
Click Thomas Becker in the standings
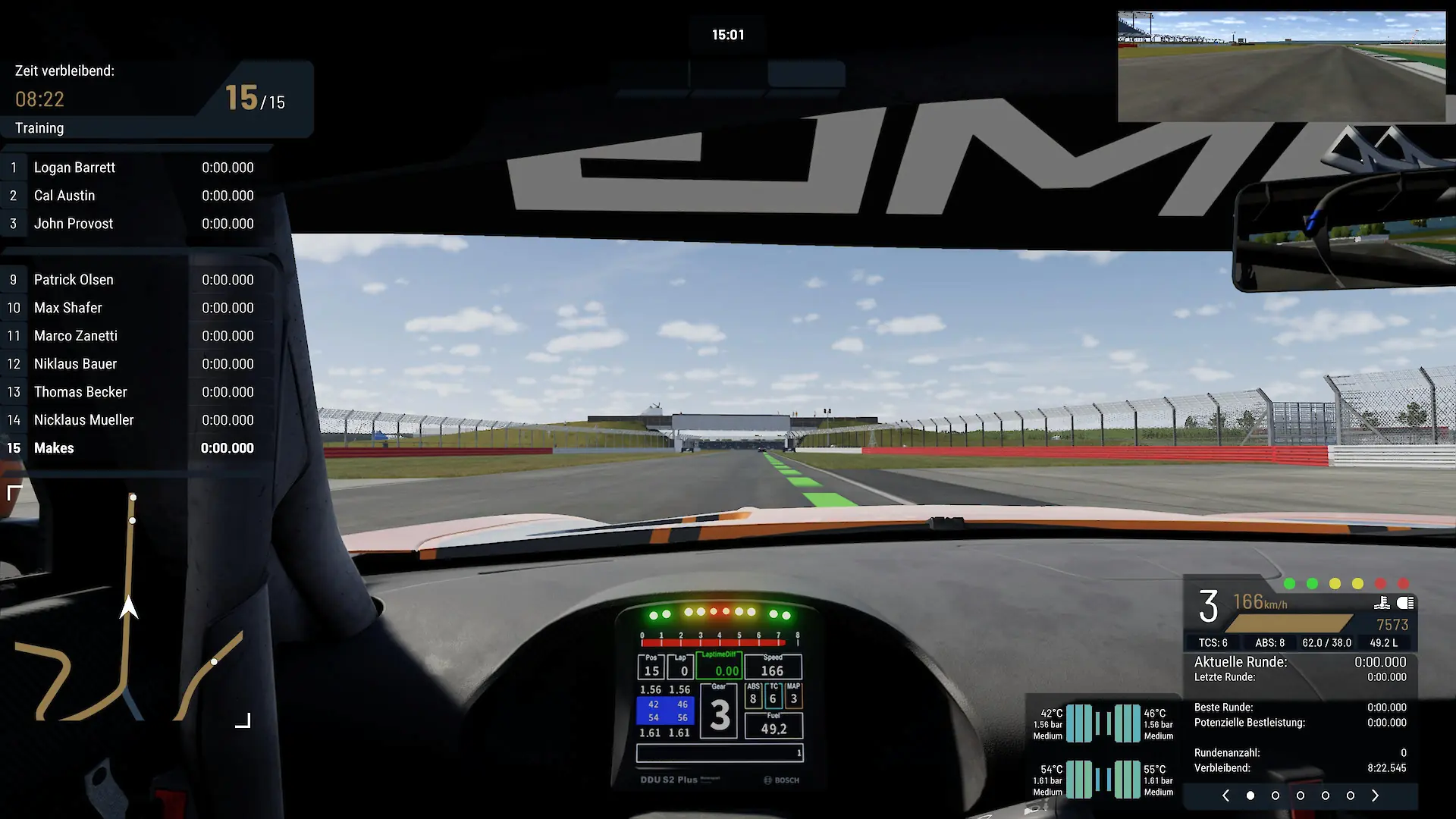(136, 392)
